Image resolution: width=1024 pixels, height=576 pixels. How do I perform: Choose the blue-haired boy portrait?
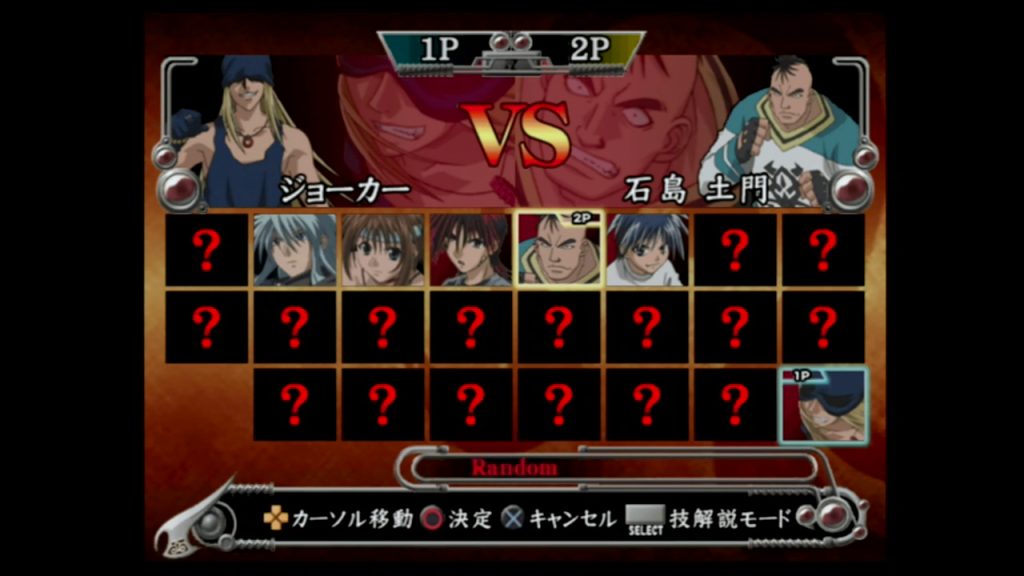click(646, 250)
